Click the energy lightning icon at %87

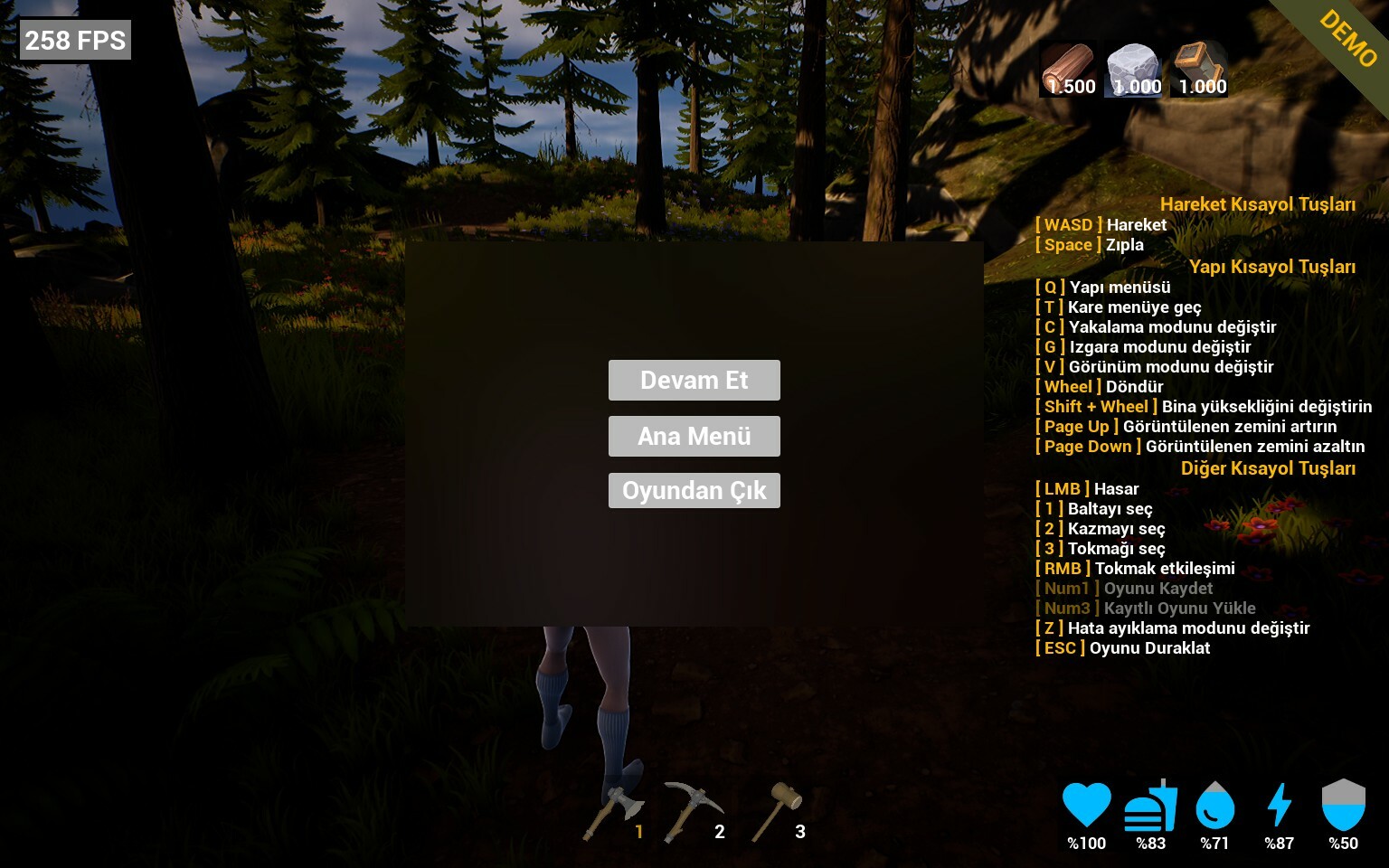1279,804
